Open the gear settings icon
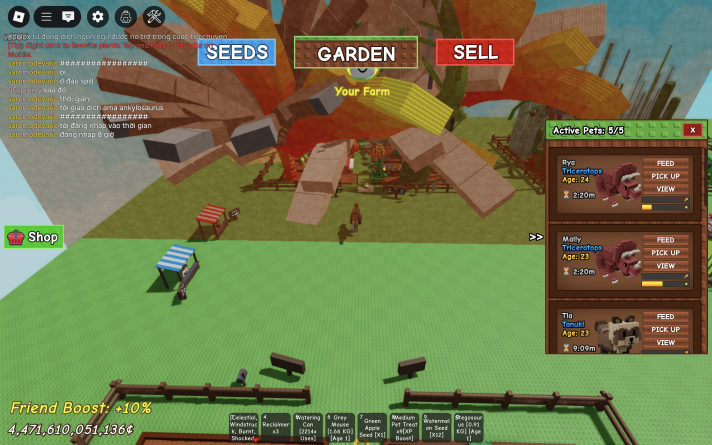This screenshot has height=445, width=712. (x=97, y=16)
